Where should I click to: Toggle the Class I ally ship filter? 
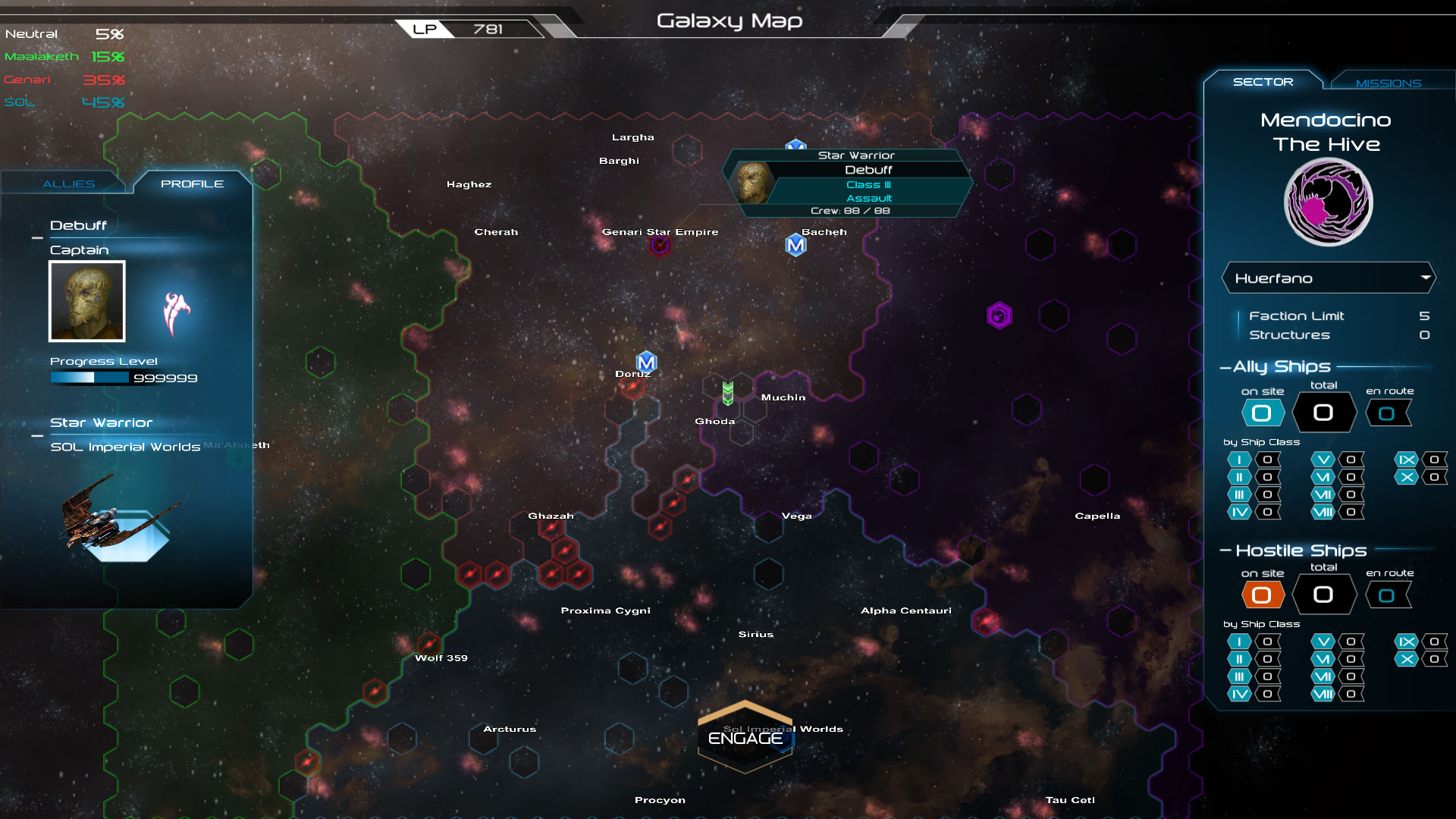coord(1238,460)
